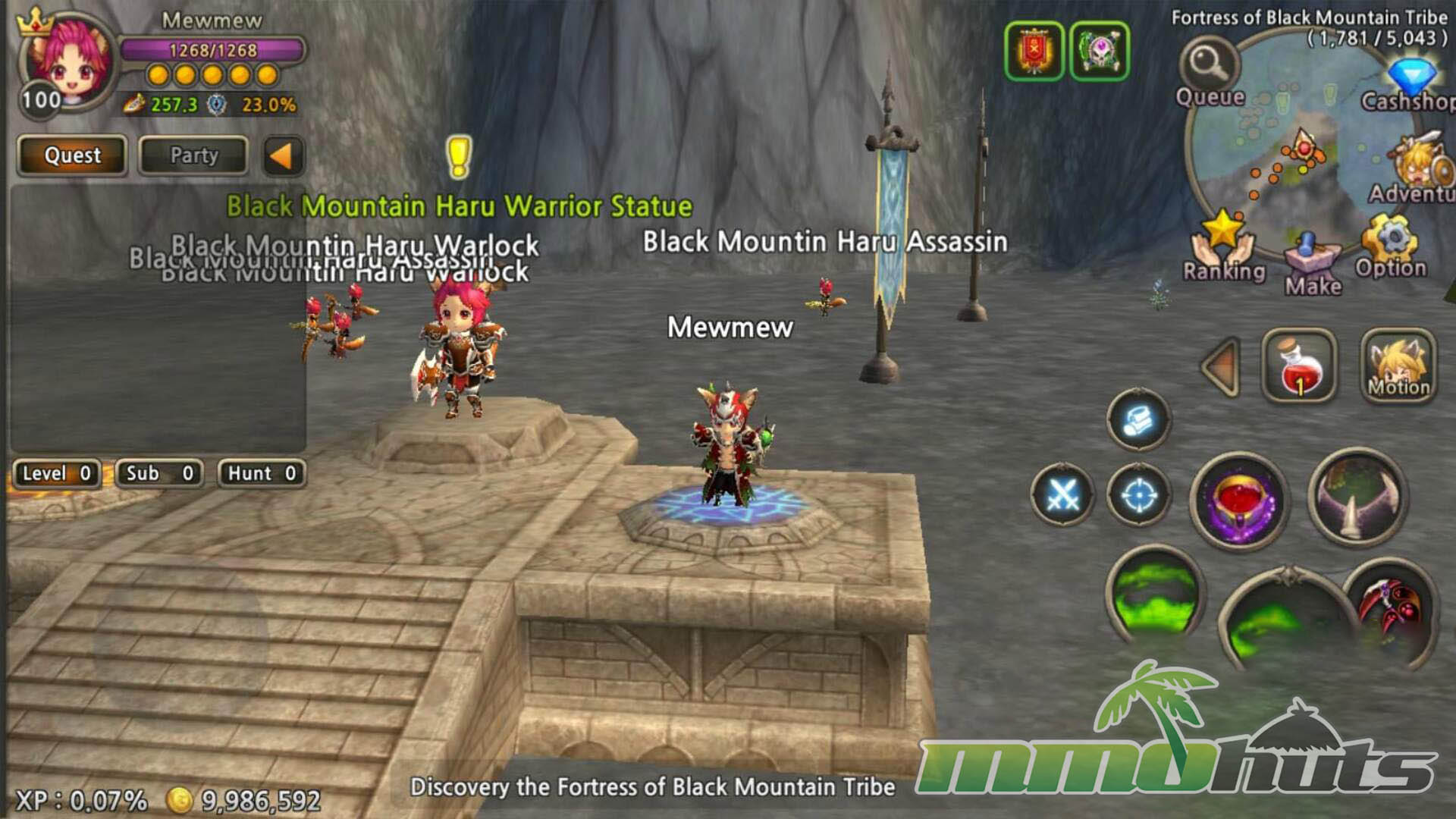Select the Level filter button
This screenshot has width=1456, height=819.
point(57,474)
